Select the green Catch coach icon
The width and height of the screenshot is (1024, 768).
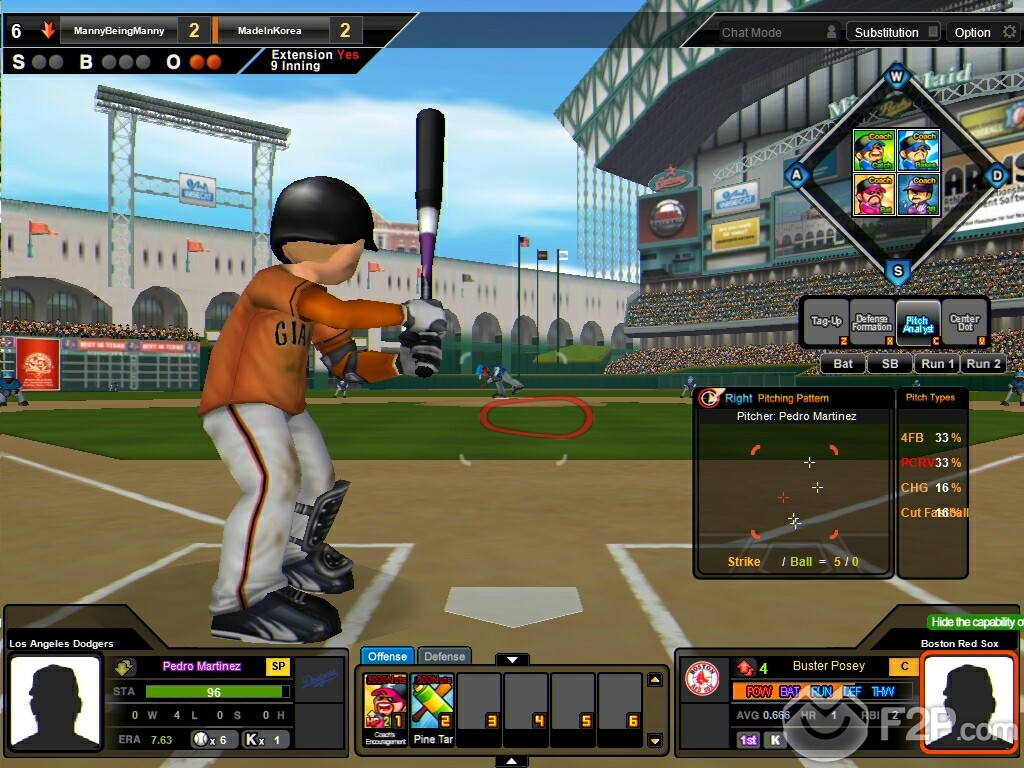[873, 151]
